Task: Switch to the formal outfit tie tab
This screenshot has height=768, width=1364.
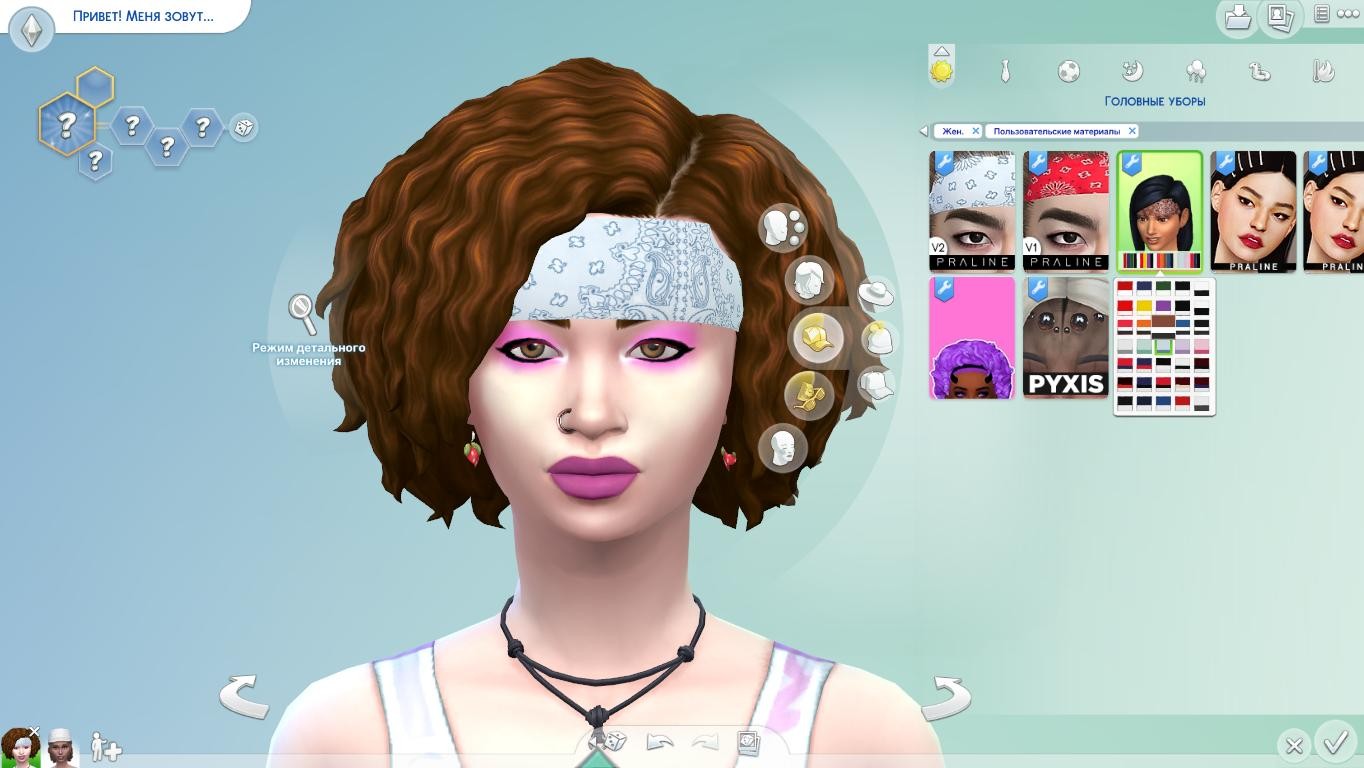Action: [x=1005, y=71]
